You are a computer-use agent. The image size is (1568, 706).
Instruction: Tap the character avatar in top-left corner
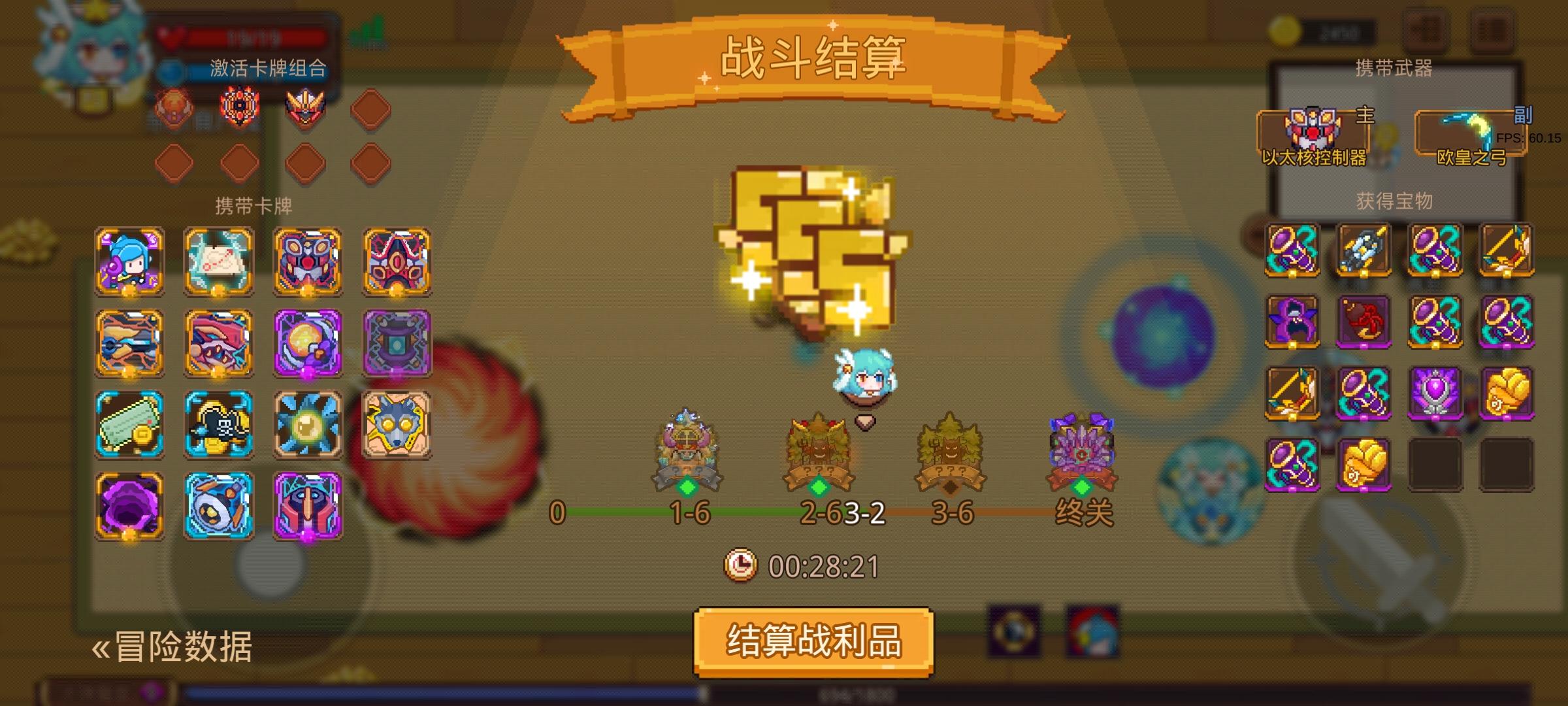pyautogui.click(x=95, y=52)
